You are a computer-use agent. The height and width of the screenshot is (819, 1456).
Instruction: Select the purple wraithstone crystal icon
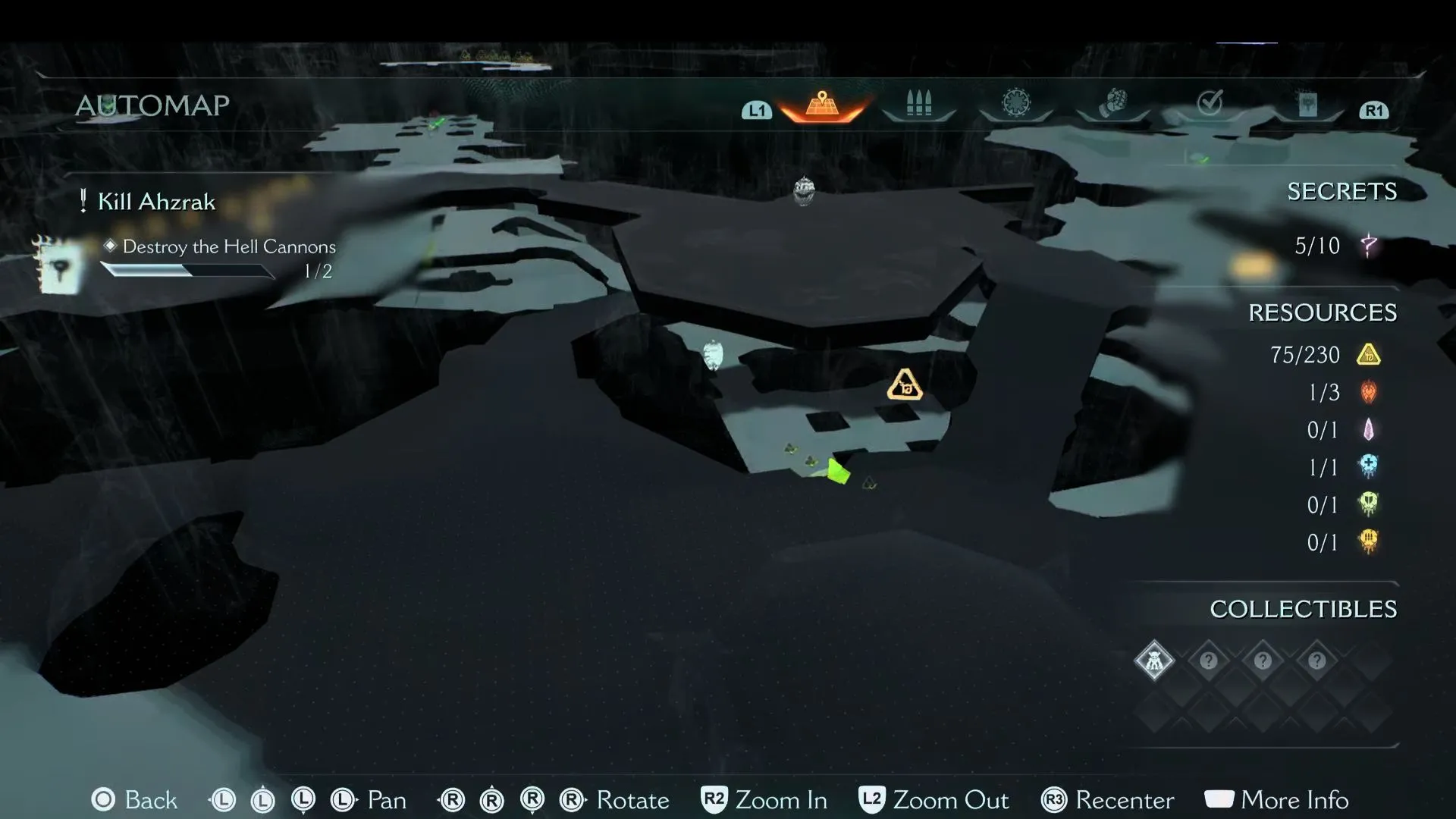(x=1369, y=430)
